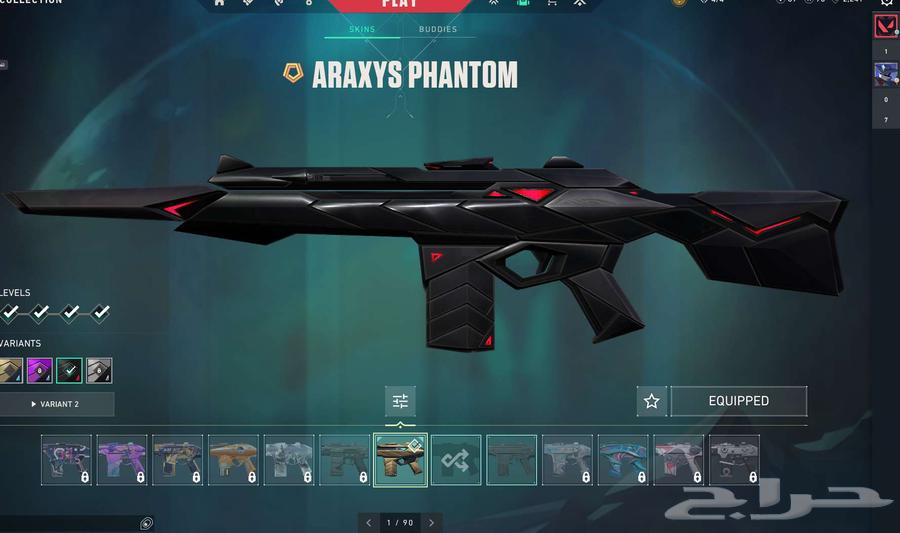Open the red party member avatar

click(x=886, y=26)
